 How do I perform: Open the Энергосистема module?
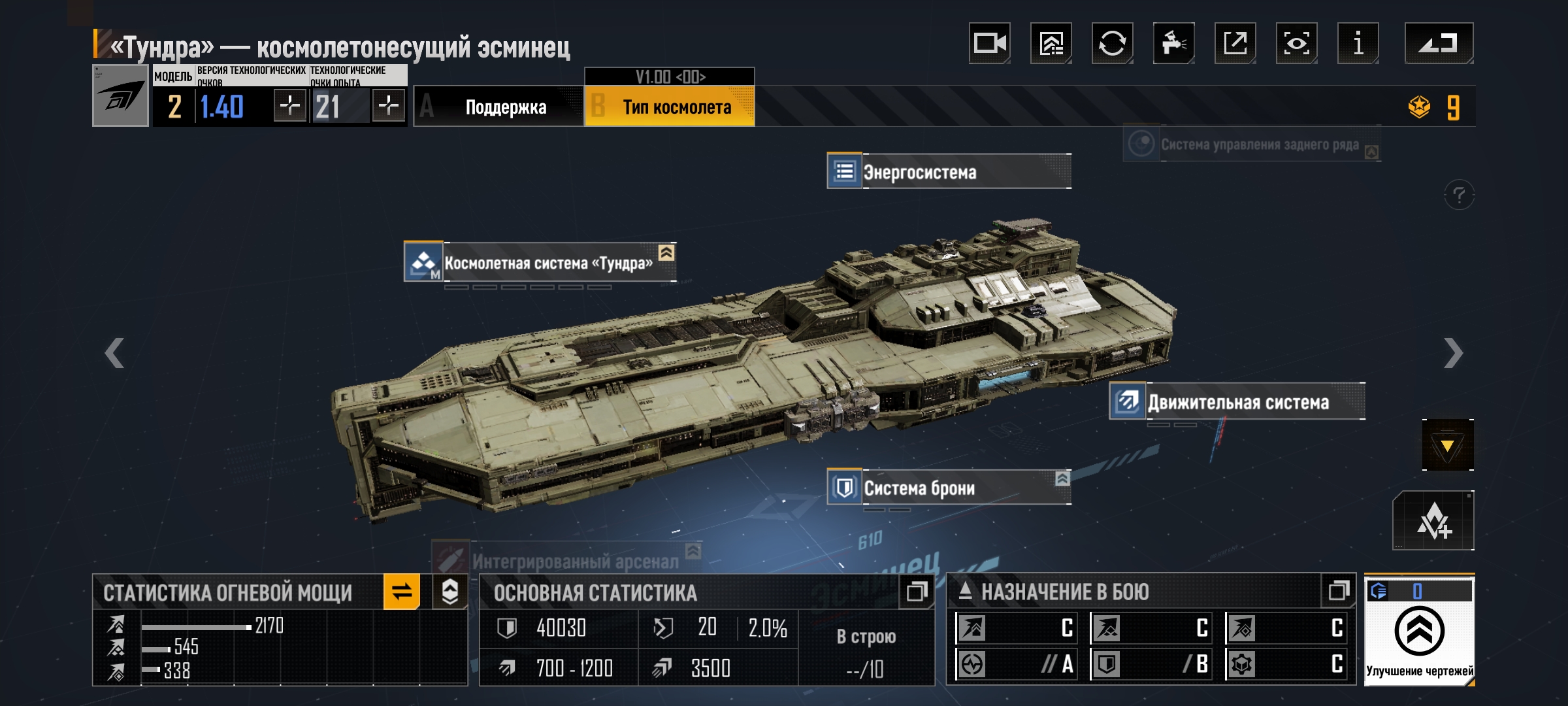click(949, 172)
